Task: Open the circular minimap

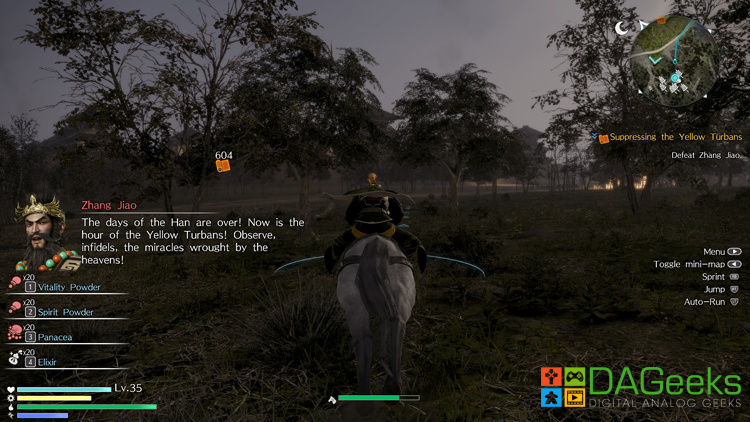Action: [x=673, y=59]
